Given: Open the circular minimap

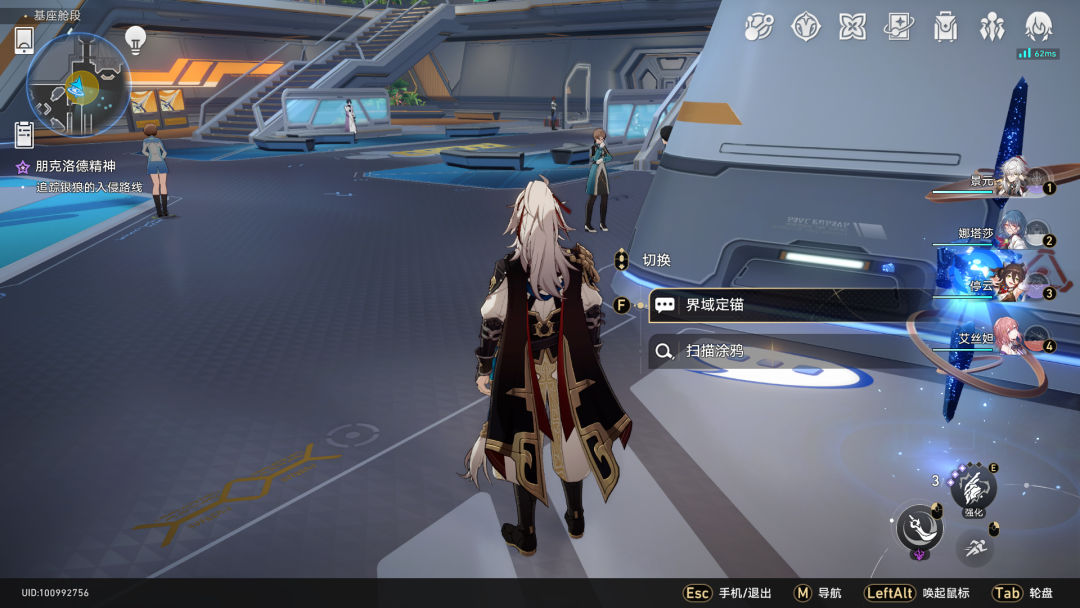Looking at the screenshot, I should pyautogui.click(x=78, y=85).
